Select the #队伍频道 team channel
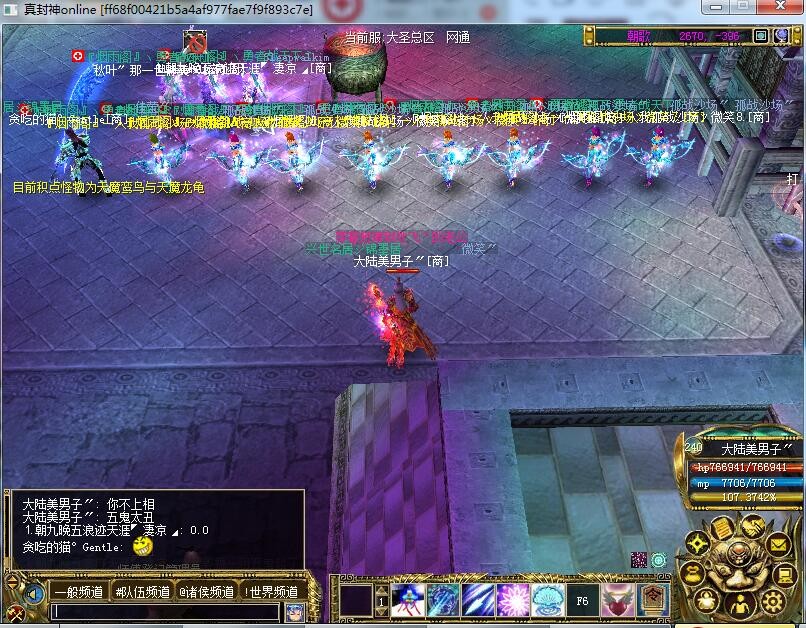The width and height of the screenshot is (806, 628). 144,591
